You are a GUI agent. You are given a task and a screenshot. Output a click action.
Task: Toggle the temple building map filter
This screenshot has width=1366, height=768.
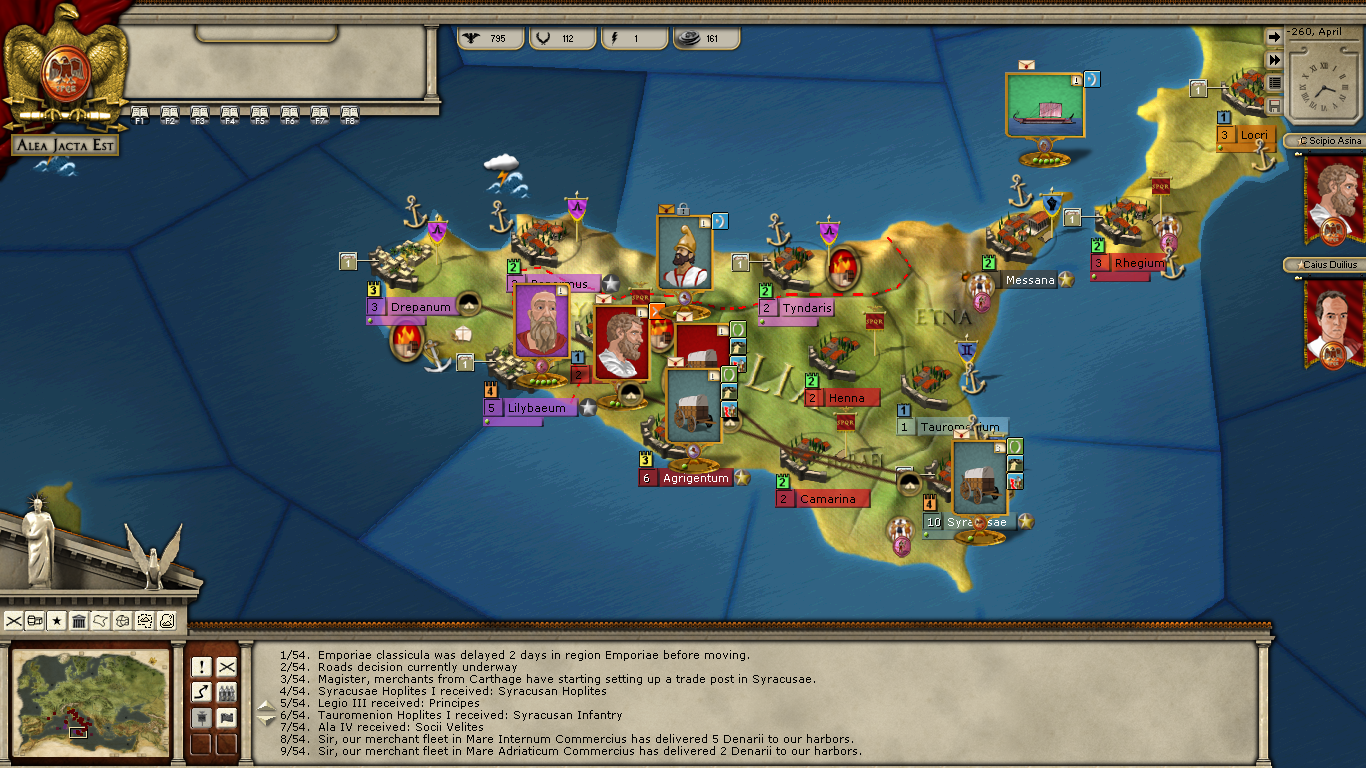(79, 621)
